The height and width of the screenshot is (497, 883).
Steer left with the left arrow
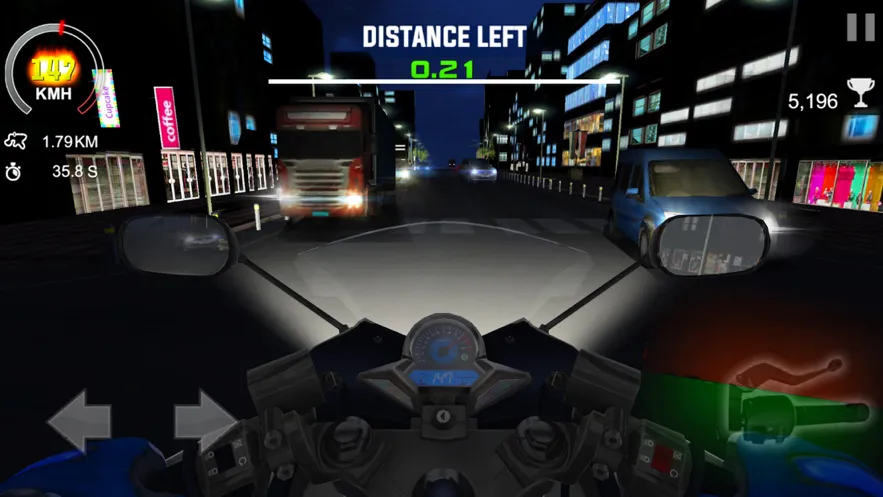click(x=78, y=420)
